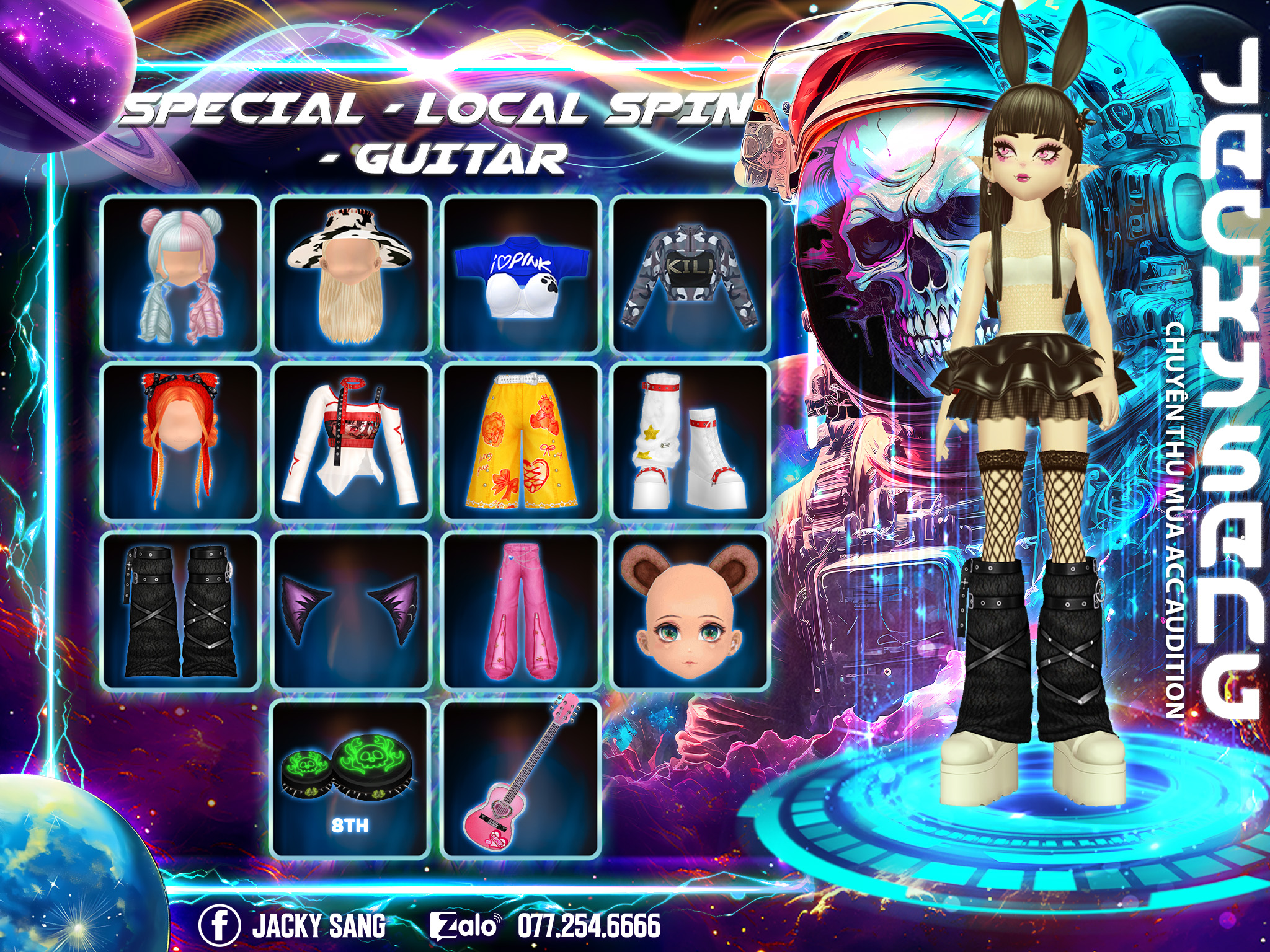
Task: Open the Jacky Sang Facebook icon
Action: tap(220, 925)
